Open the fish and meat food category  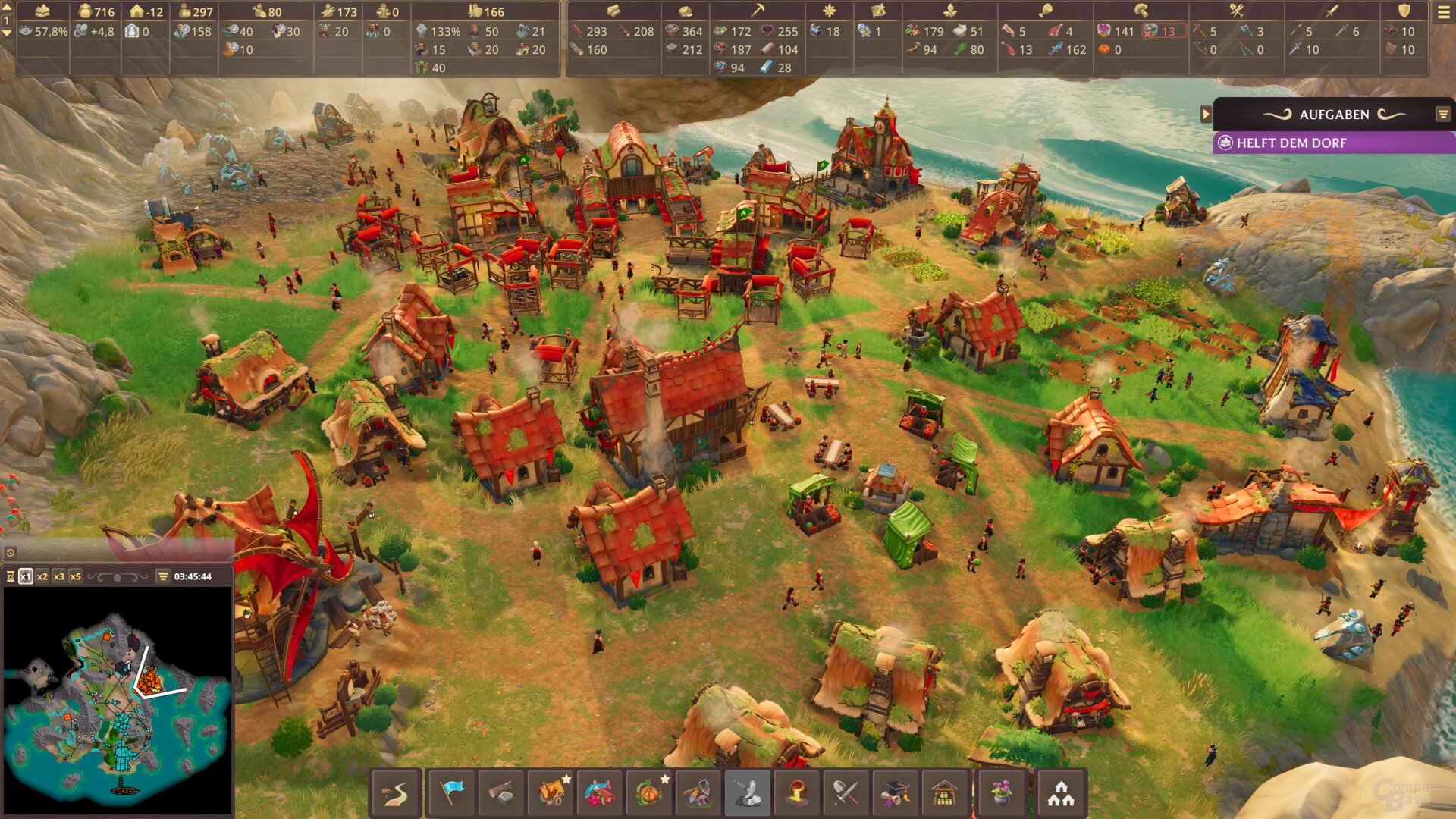click(x=600, y=793)
